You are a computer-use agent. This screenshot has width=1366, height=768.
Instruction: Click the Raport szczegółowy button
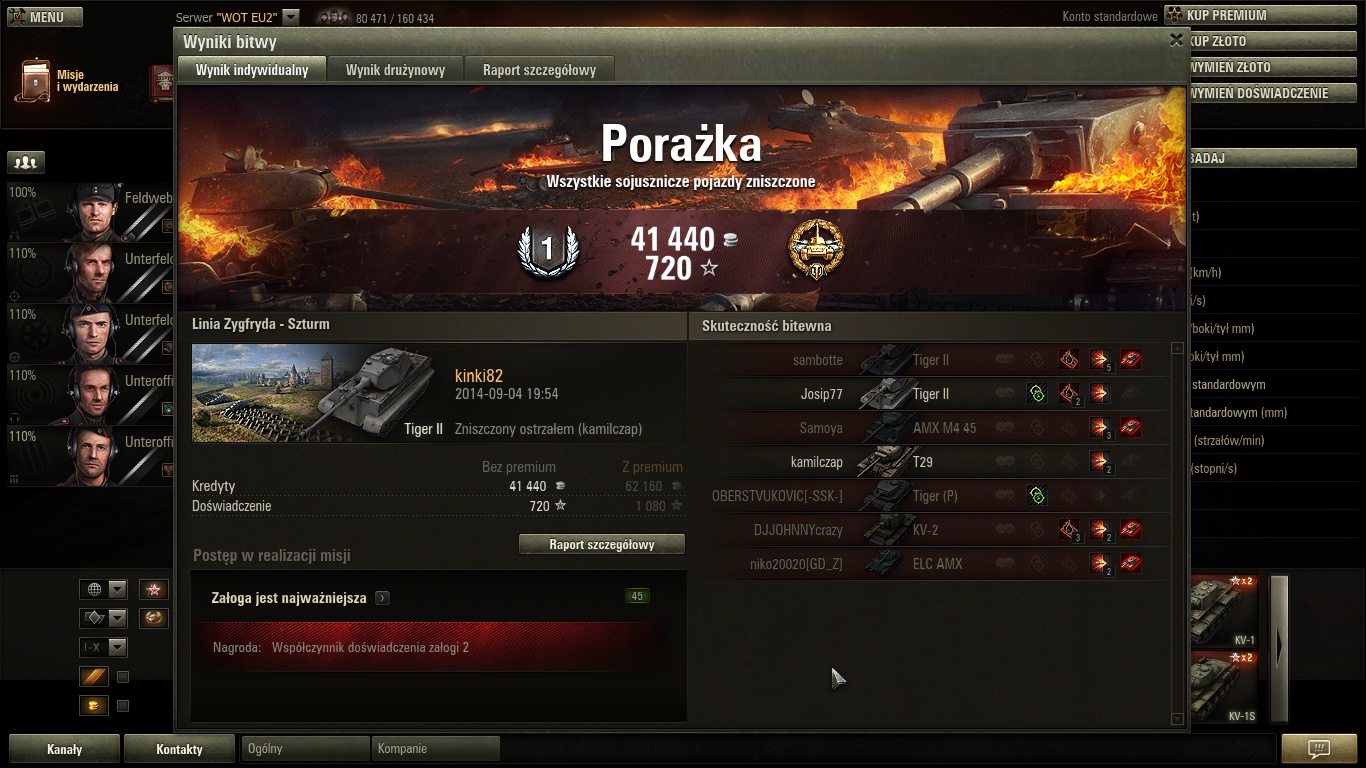(602, 544)
